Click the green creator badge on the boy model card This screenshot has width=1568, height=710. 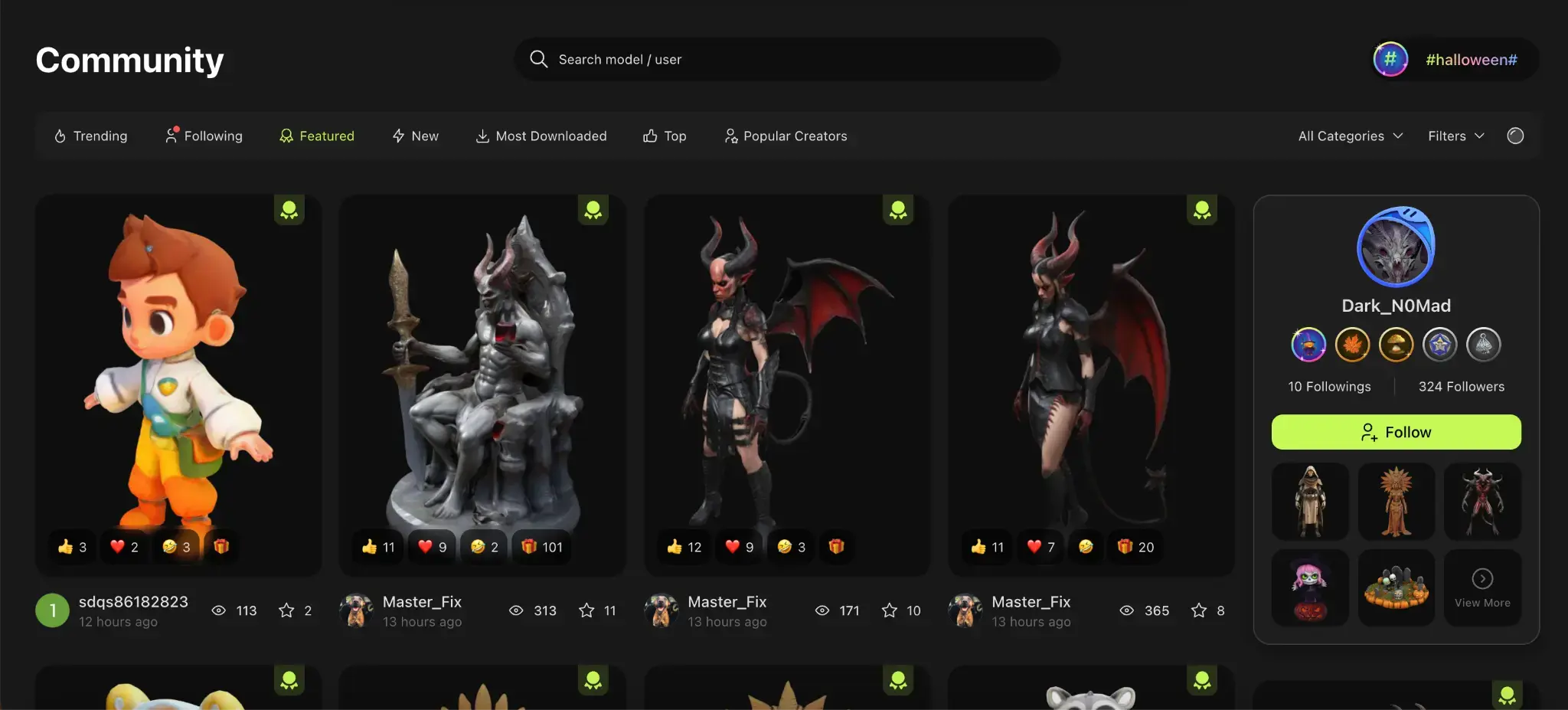pos(289,209)
